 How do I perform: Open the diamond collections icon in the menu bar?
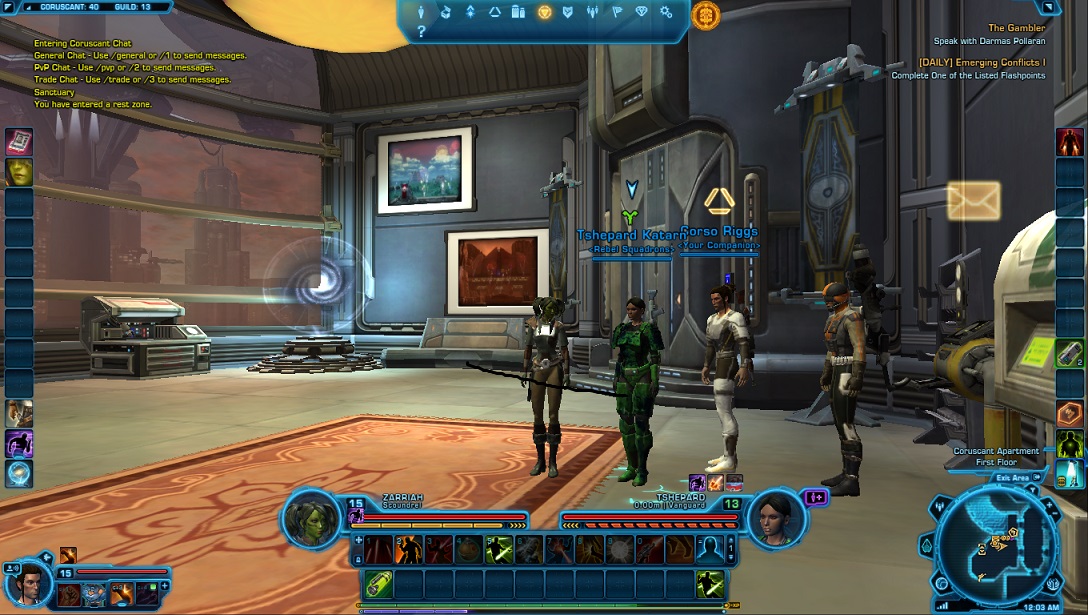(x=642, y=12)
